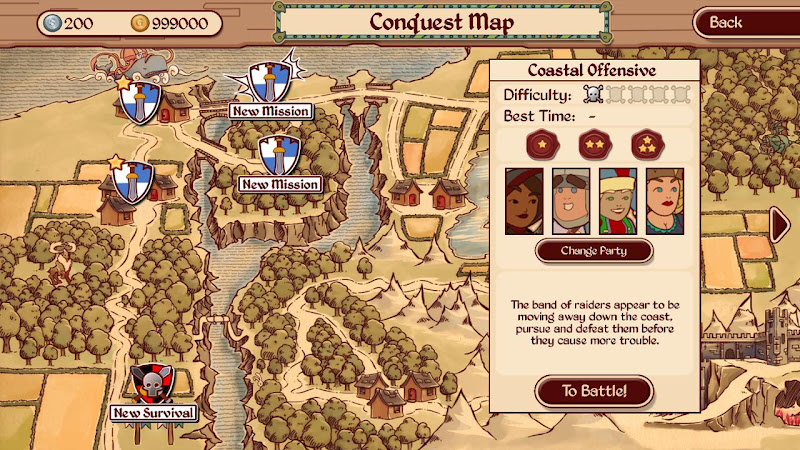The height and width of the screenshot is (450, 800).
Task: Pick the mustached man with cap portrait
Action: [x=571, y=201]
